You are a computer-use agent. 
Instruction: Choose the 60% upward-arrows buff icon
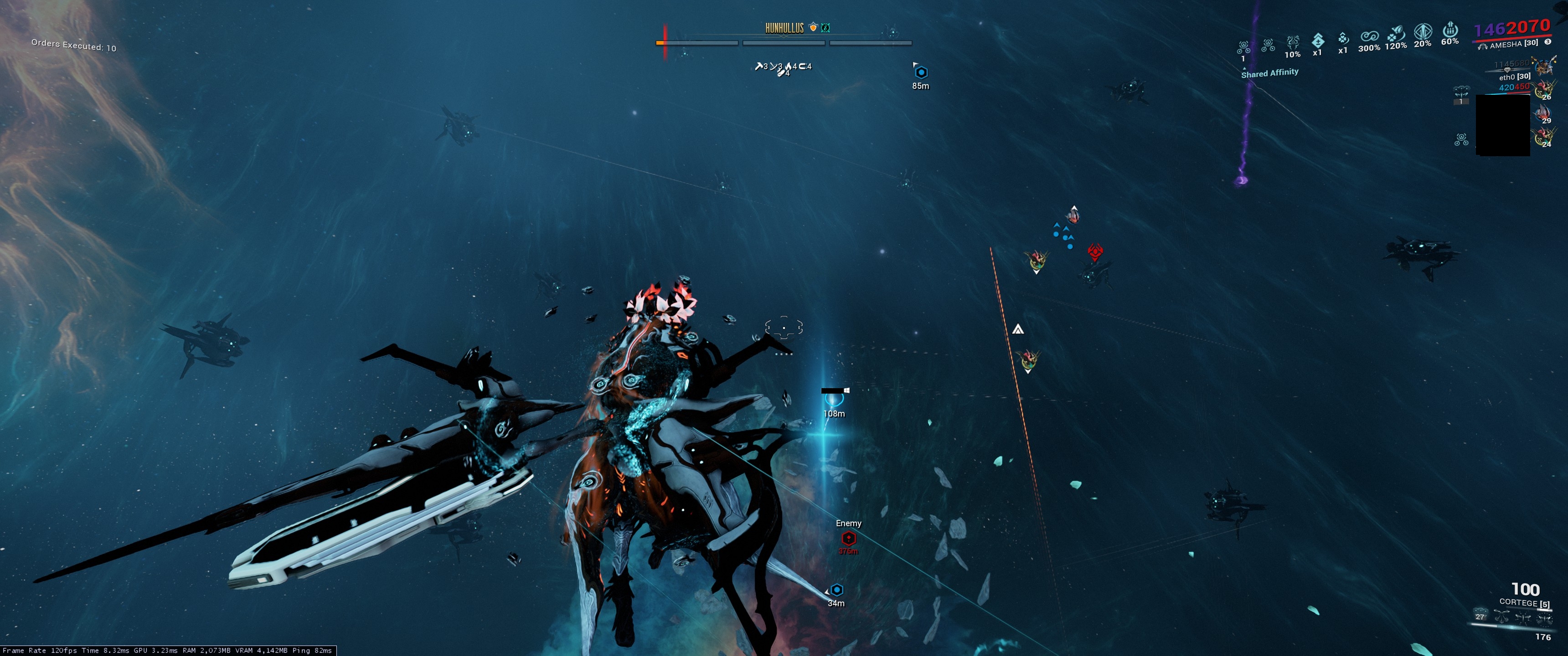click(x=1450, y=29)
